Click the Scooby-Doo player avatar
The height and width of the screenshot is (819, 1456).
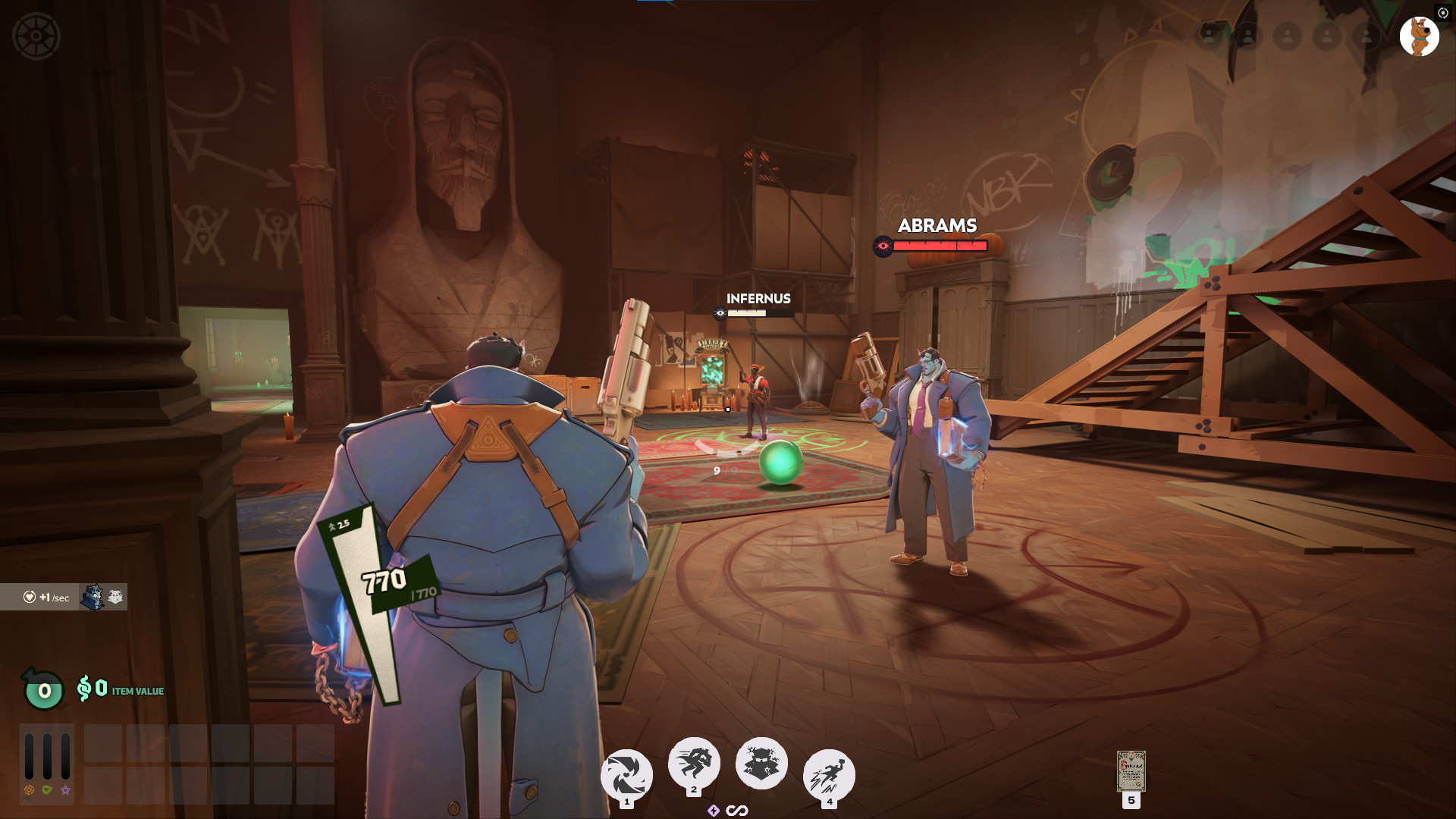[x=1419, y=36]
